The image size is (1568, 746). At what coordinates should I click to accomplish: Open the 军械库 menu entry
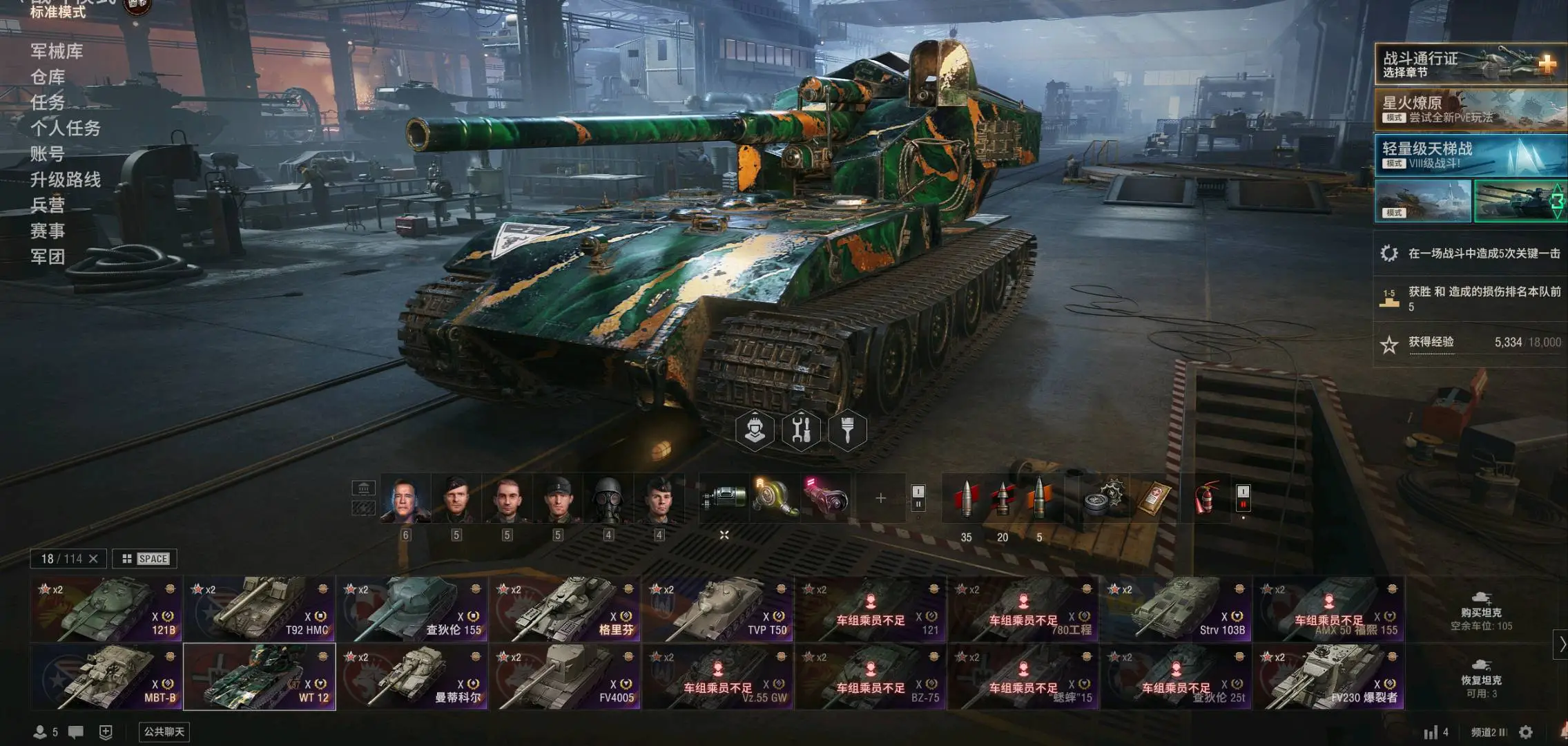pos(57,51)
